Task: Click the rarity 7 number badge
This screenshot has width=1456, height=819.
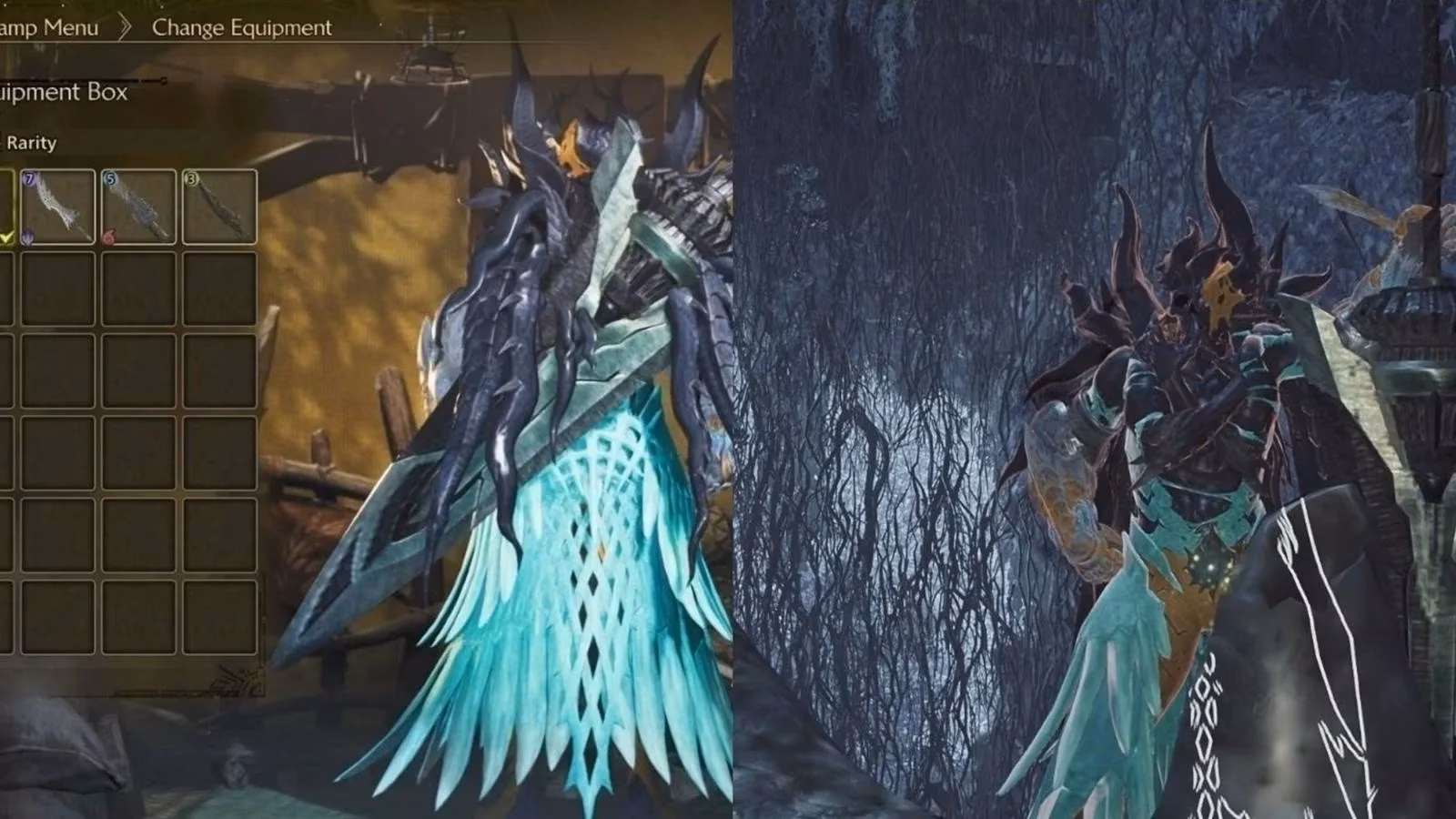Action: pos(29,178)
